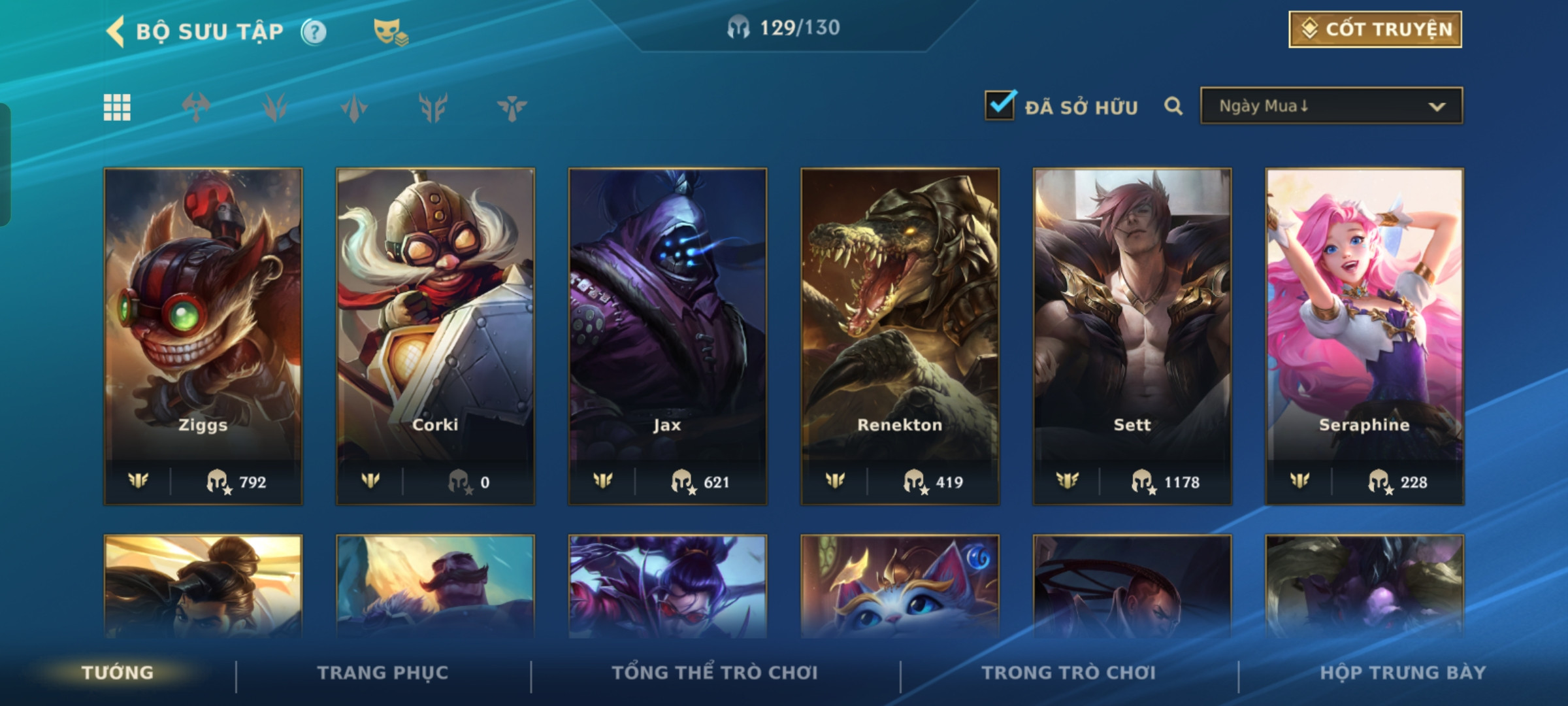1568x706 pixels.
Task: Expand the Ngày Mua sort dropdown
Action: coord(1331,106)
